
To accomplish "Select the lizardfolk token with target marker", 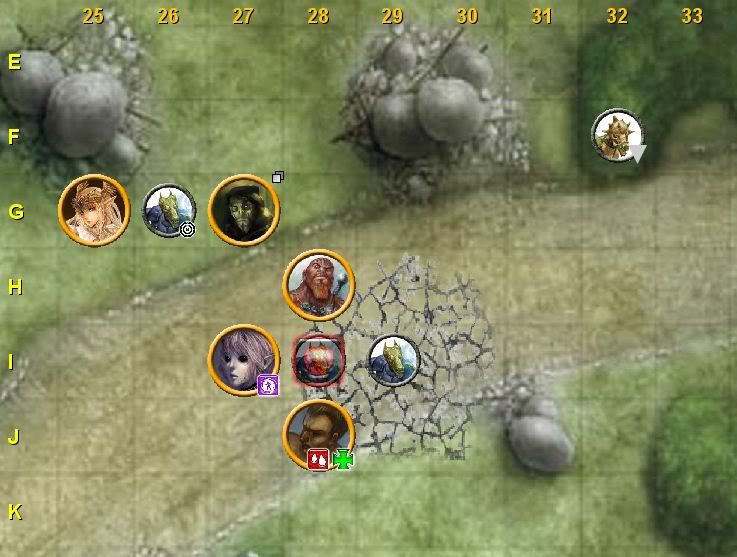I will 168,210.
